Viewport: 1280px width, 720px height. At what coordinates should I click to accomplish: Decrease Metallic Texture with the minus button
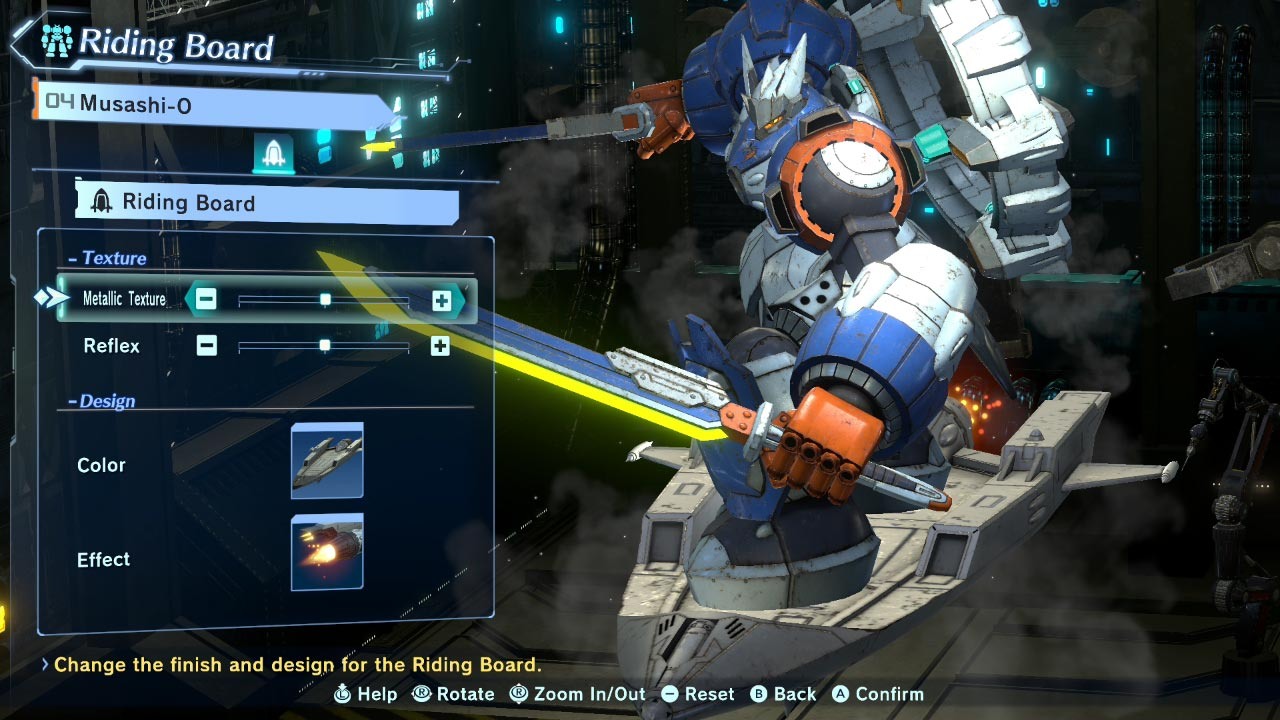206,299
